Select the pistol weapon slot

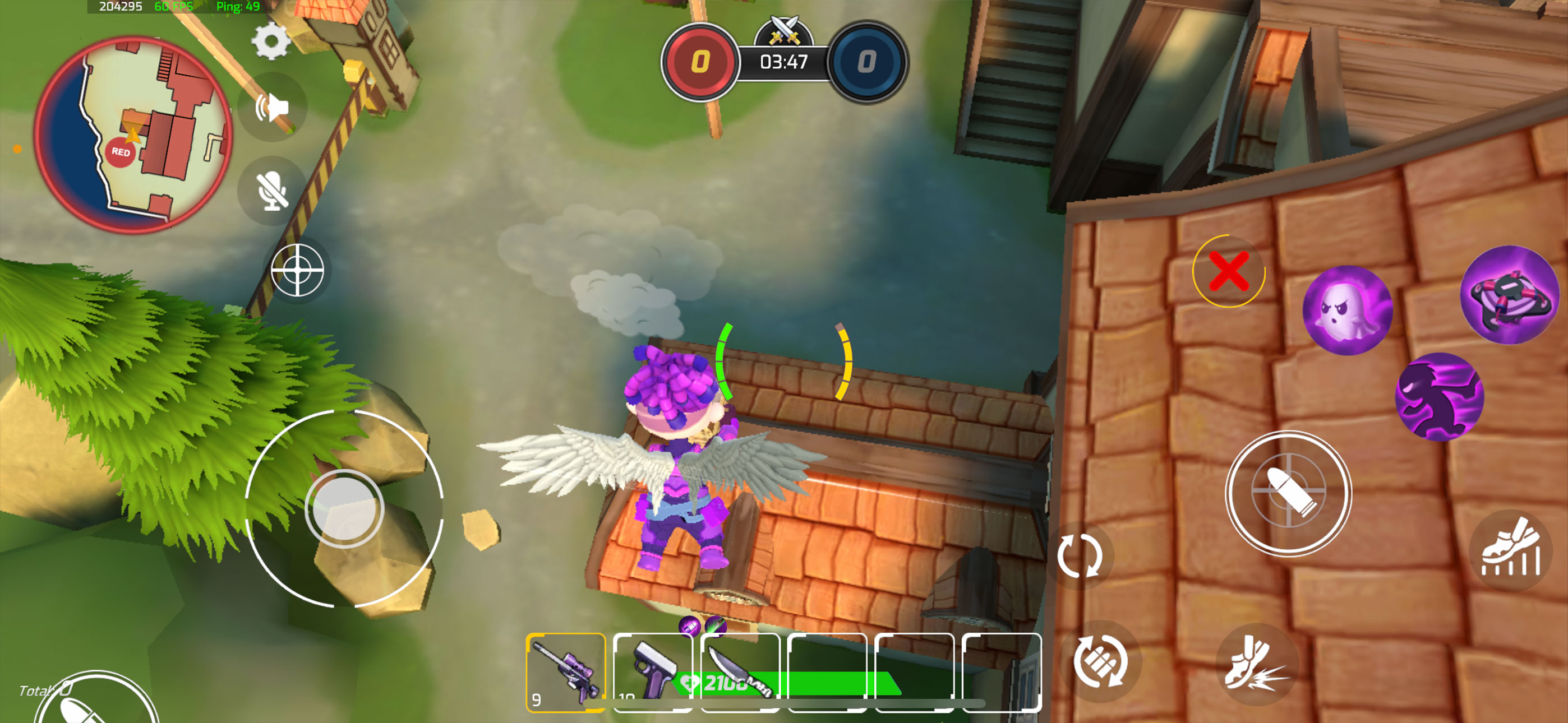click(652, 671)
